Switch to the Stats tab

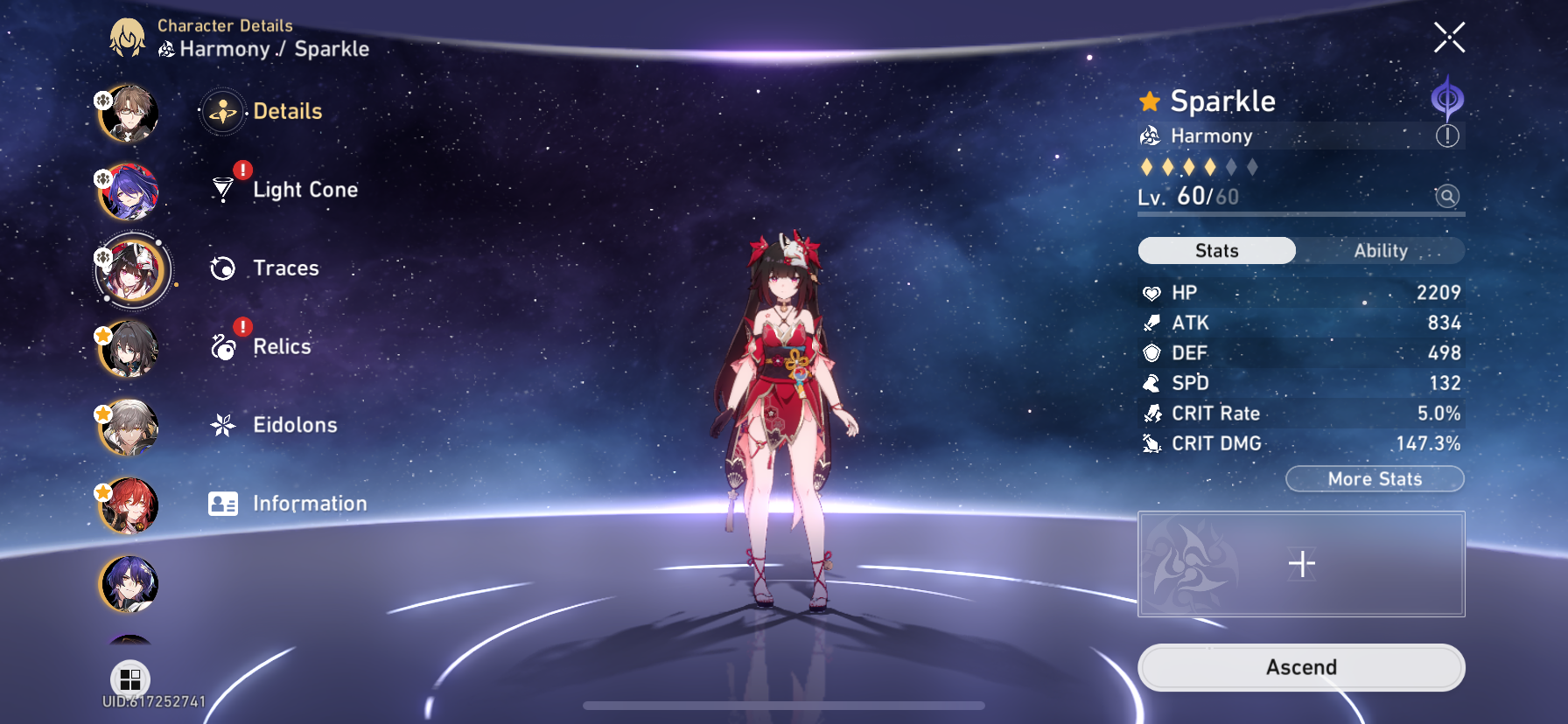click(x=1216, y=251)
